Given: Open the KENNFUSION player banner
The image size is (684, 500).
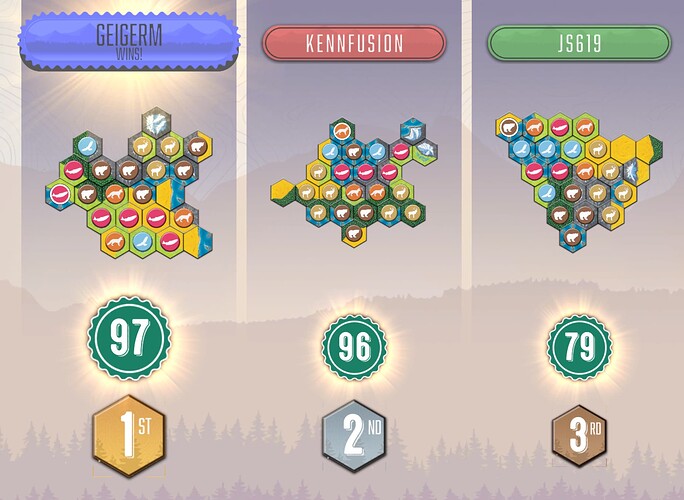Looking at the screenshot, I should click(x=353, y=44).
